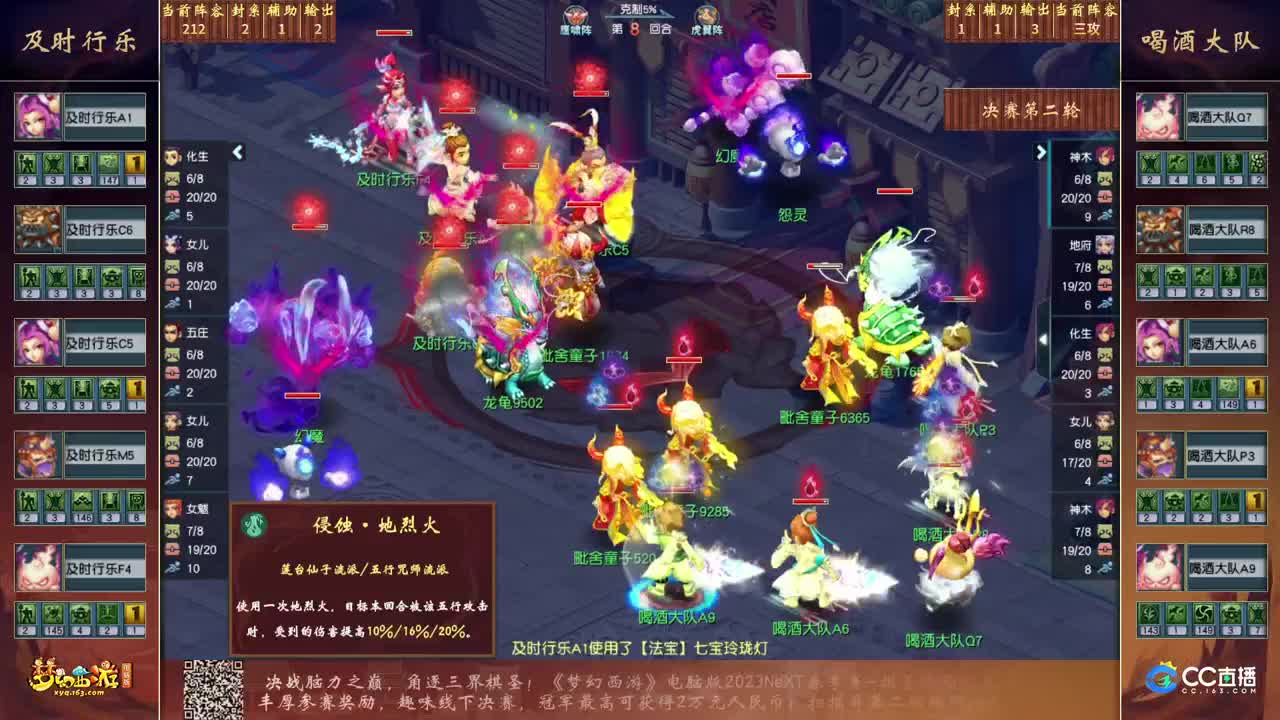Collapse the left unit stats panel via its arrow

tap(237, 153)
